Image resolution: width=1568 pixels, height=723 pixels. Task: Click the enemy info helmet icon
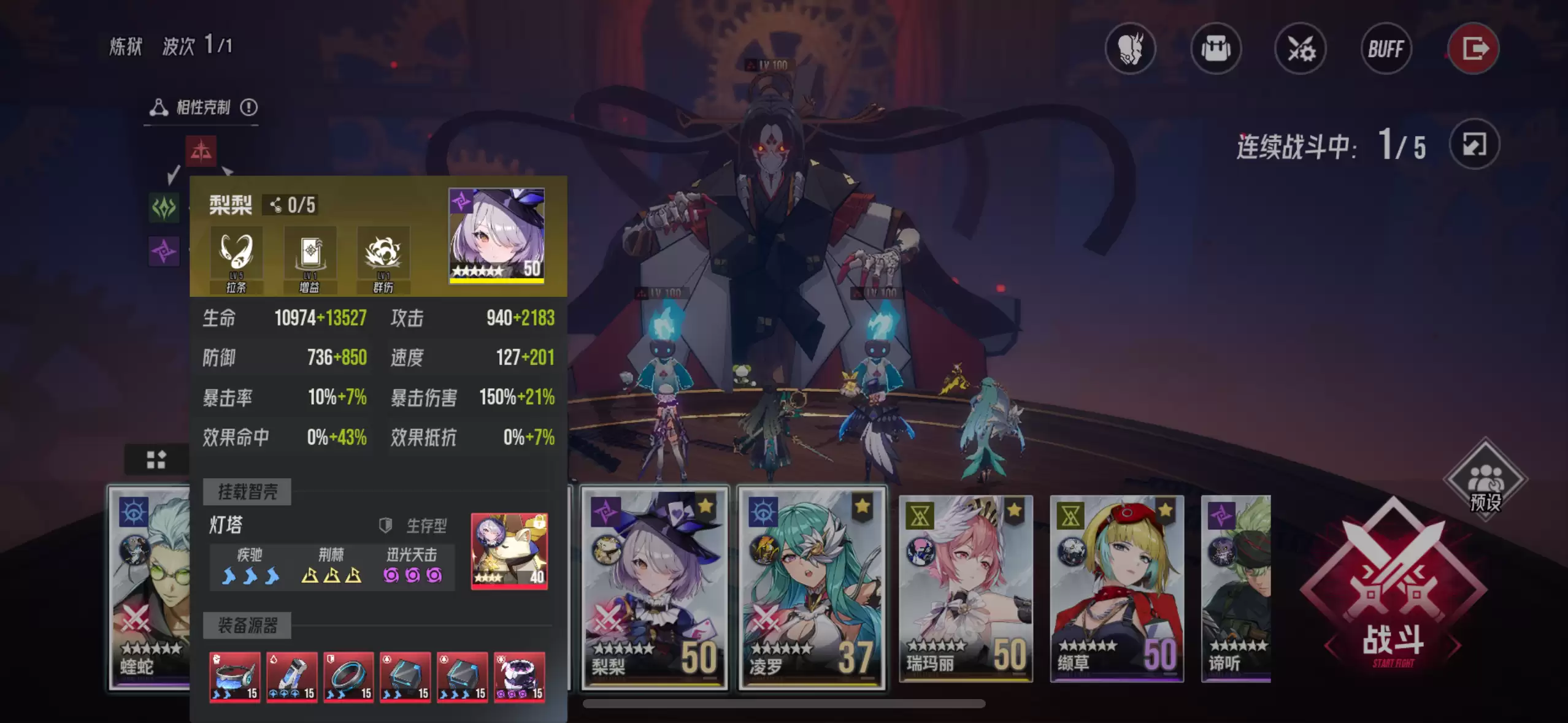pyautogui.click(x=1131, y=48)
